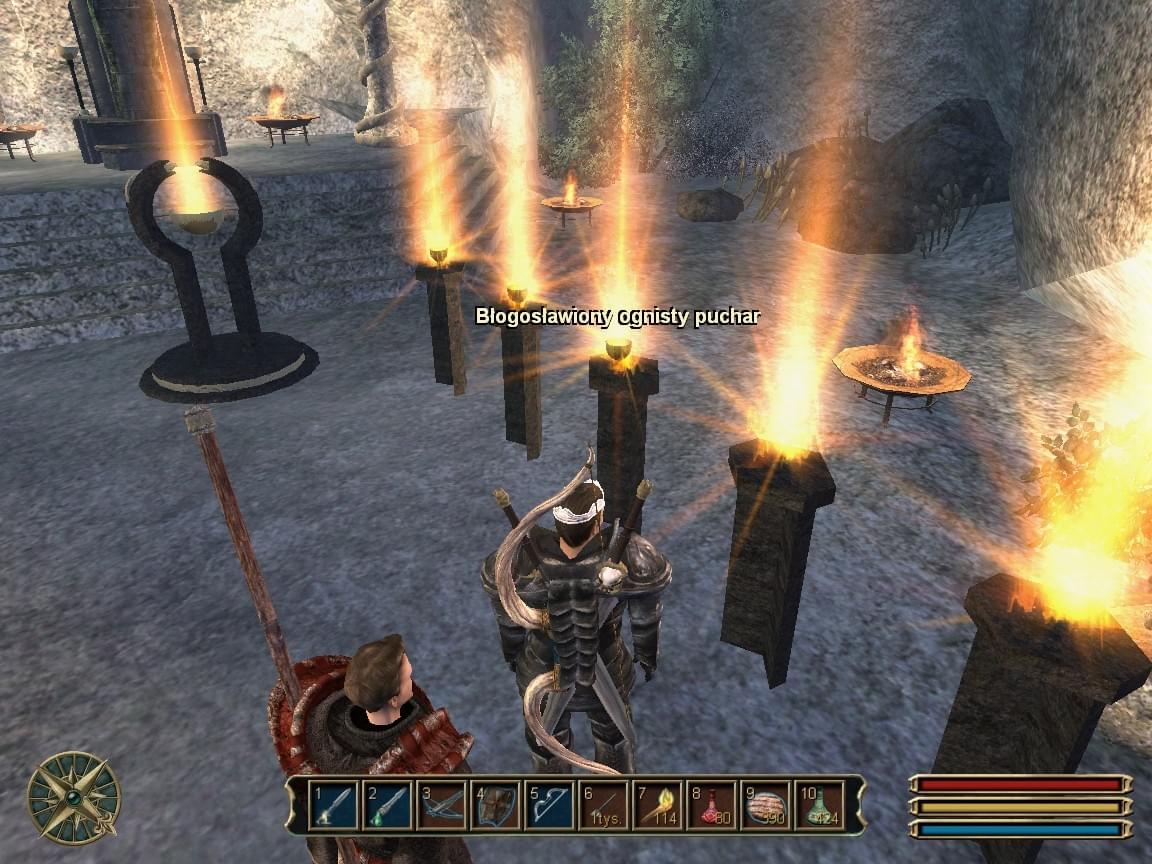
Task: Use the torch in slot 7
Action: point(658,805)
